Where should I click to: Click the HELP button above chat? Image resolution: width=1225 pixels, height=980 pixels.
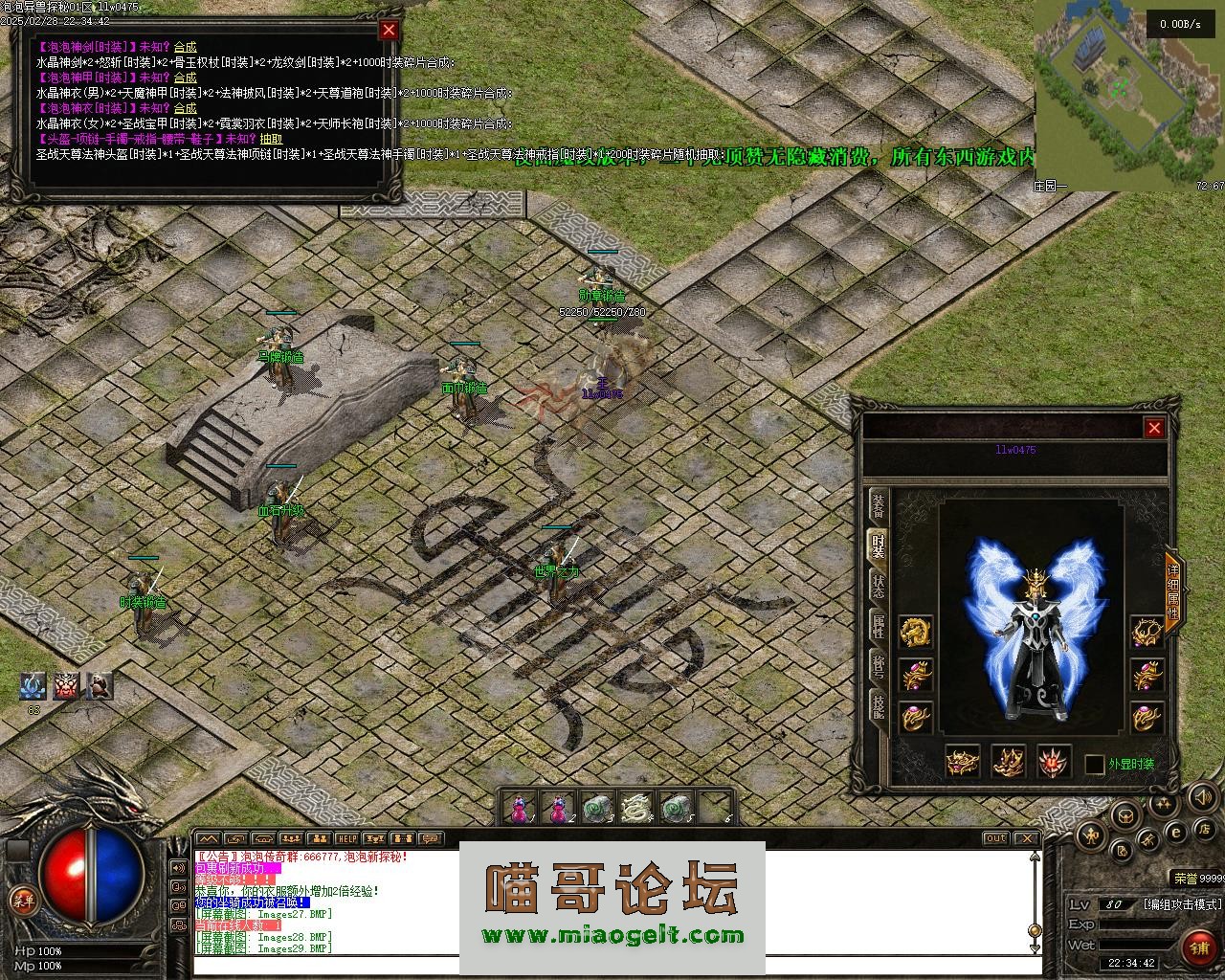tap(346, 839)
